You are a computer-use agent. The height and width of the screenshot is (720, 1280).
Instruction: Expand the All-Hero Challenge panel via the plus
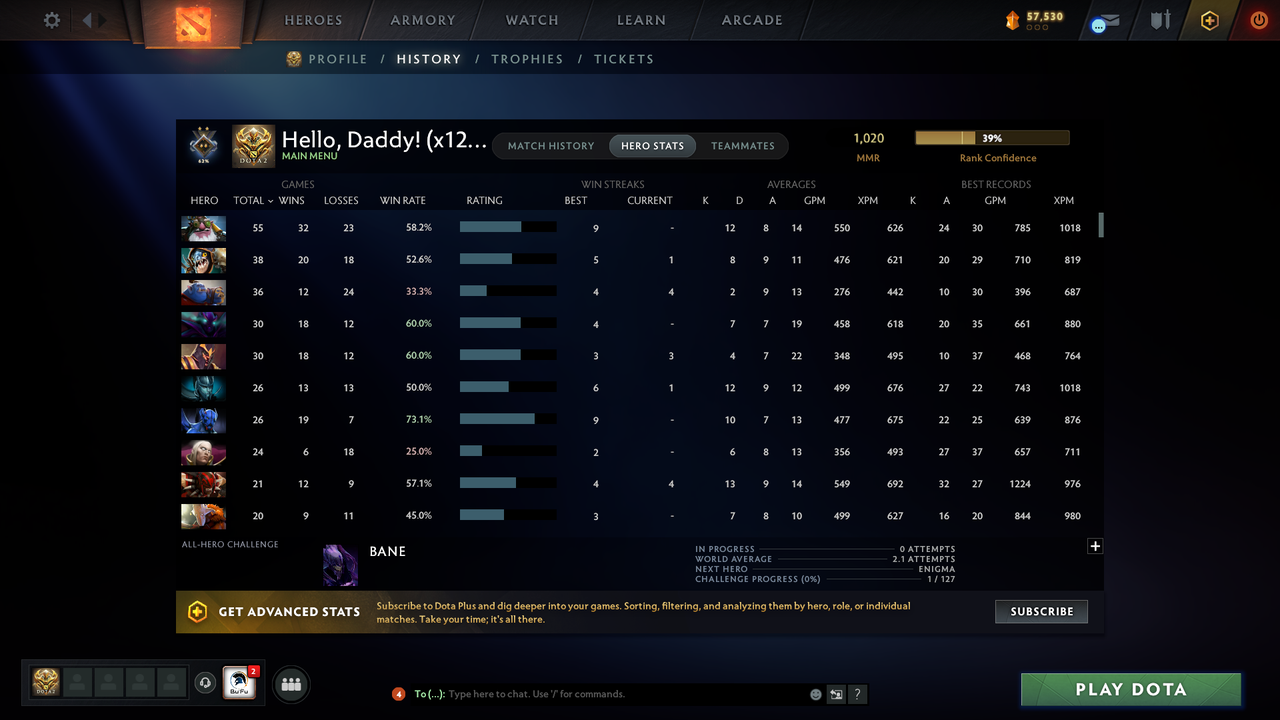[1095, 546]
